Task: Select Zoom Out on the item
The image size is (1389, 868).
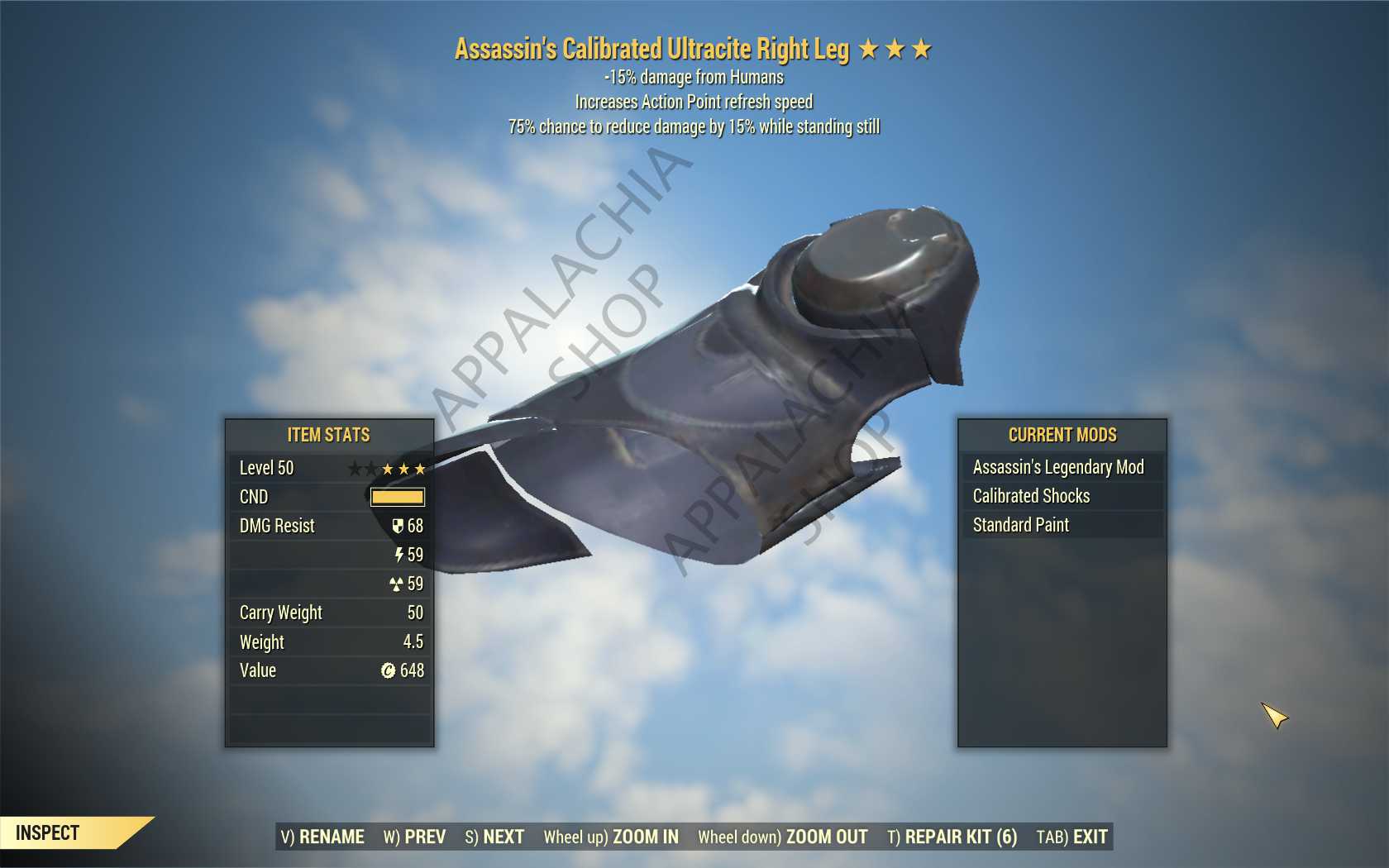Action: pyautogui.click(x=783, y=837)
